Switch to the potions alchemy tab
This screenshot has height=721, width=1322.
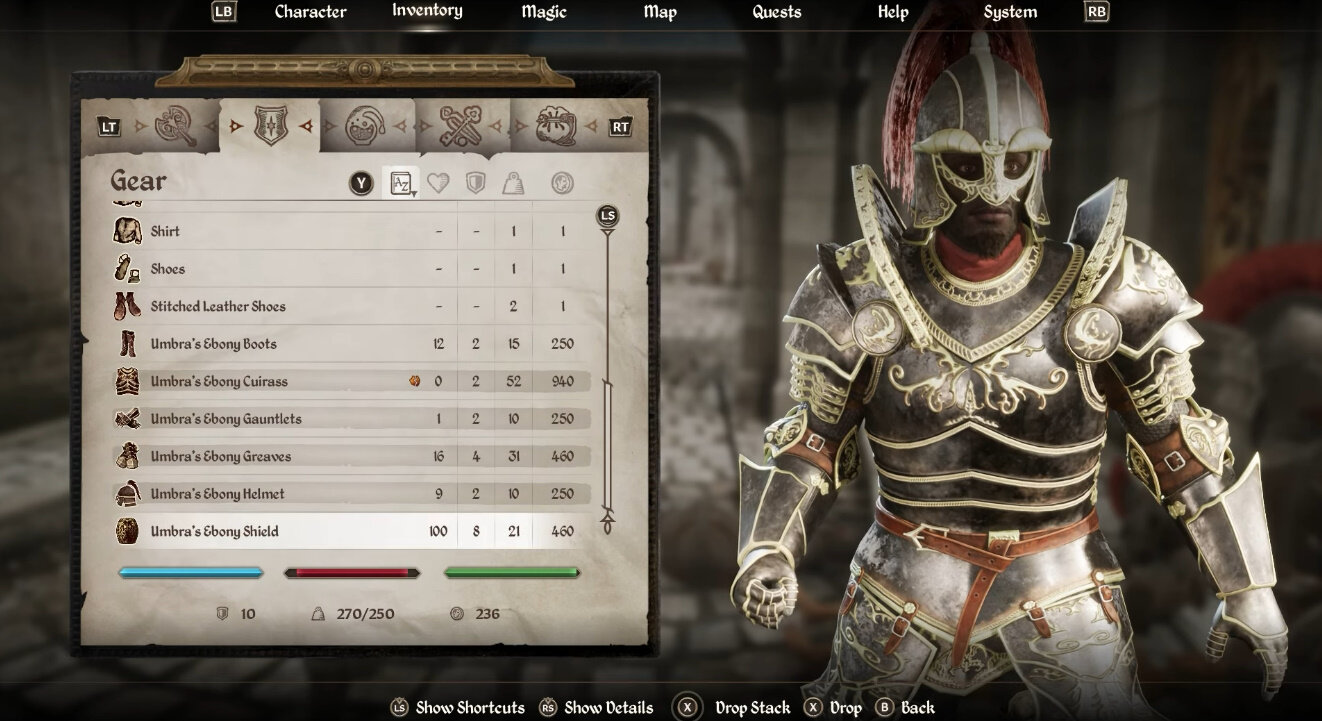(365, 126)
